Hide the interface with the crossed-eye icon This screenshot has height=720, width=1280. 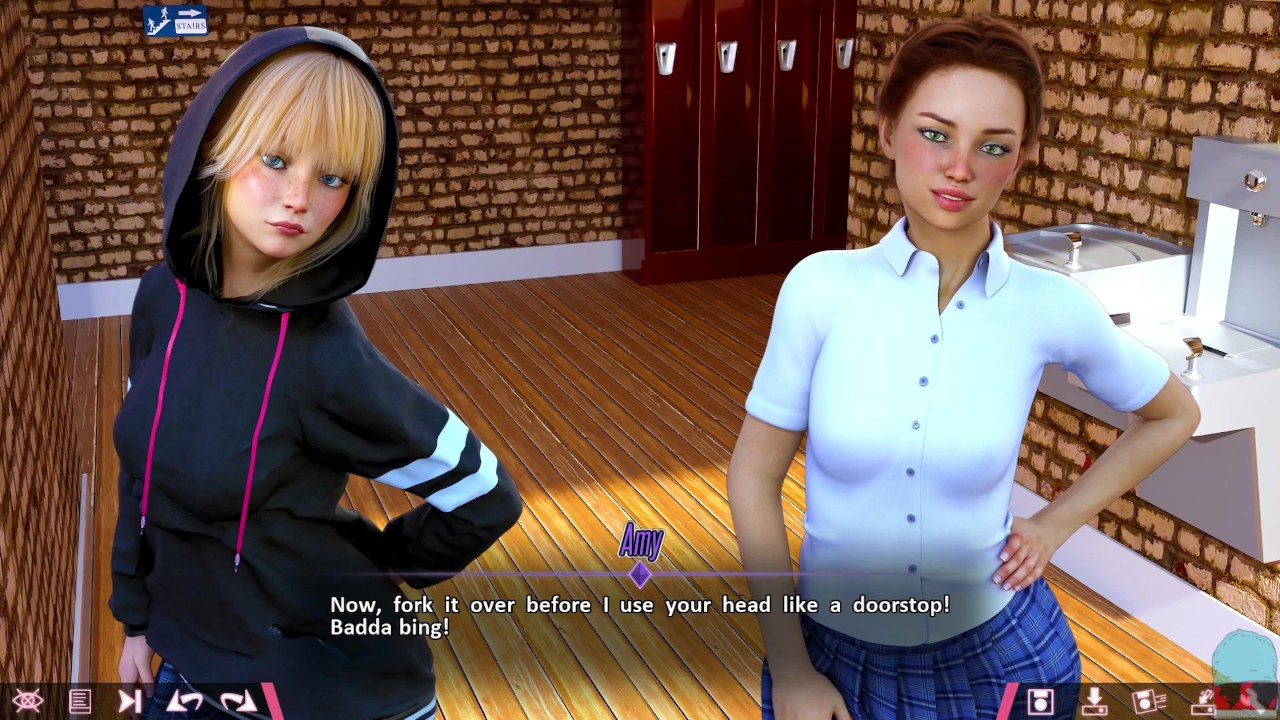coord(27,701)
